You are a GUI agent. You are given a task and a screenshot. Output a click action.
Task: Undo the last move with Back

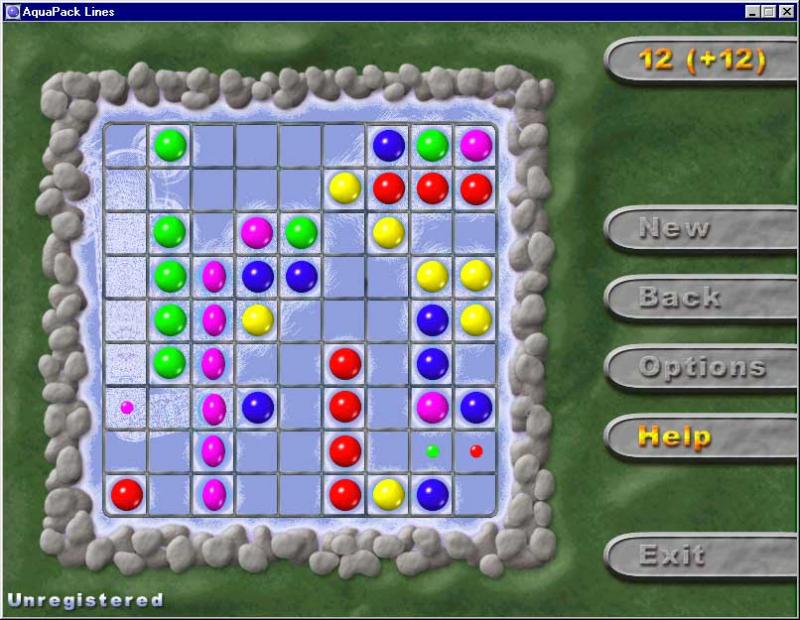(679, 297)
